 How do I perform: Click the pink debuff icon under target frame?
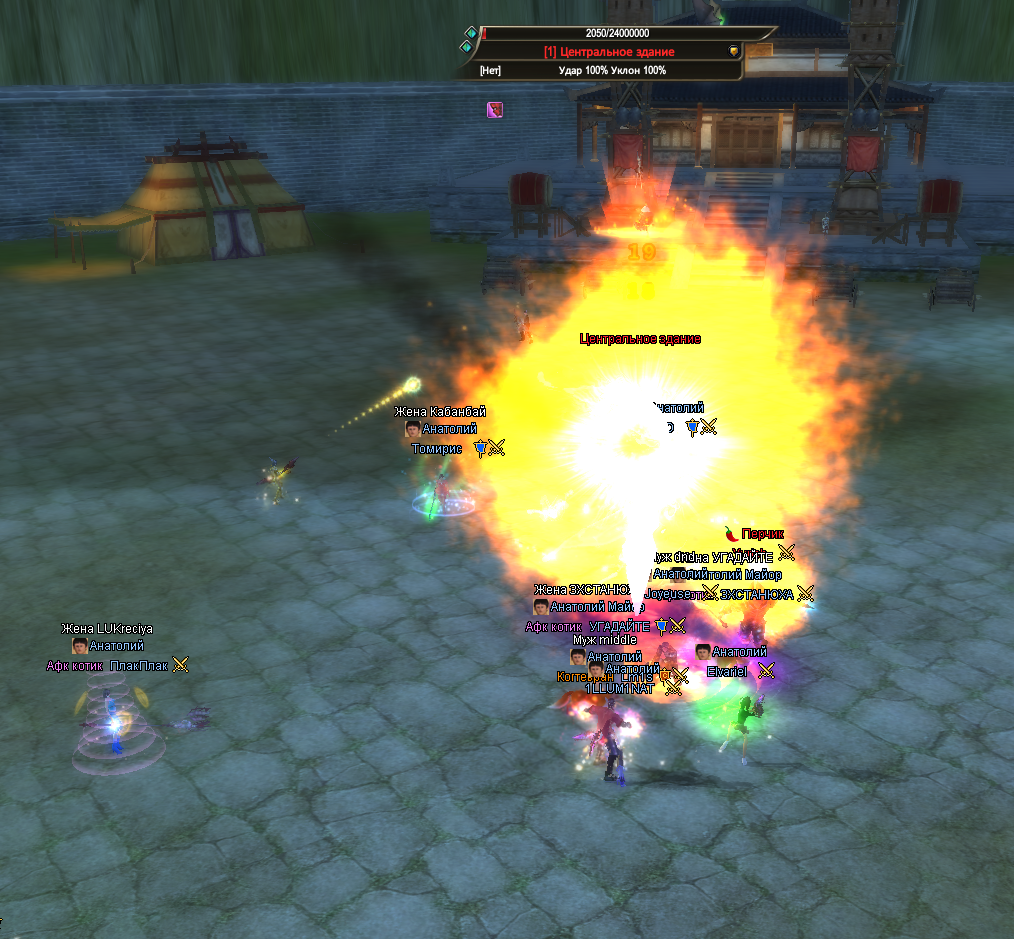(x=495, y=110)
